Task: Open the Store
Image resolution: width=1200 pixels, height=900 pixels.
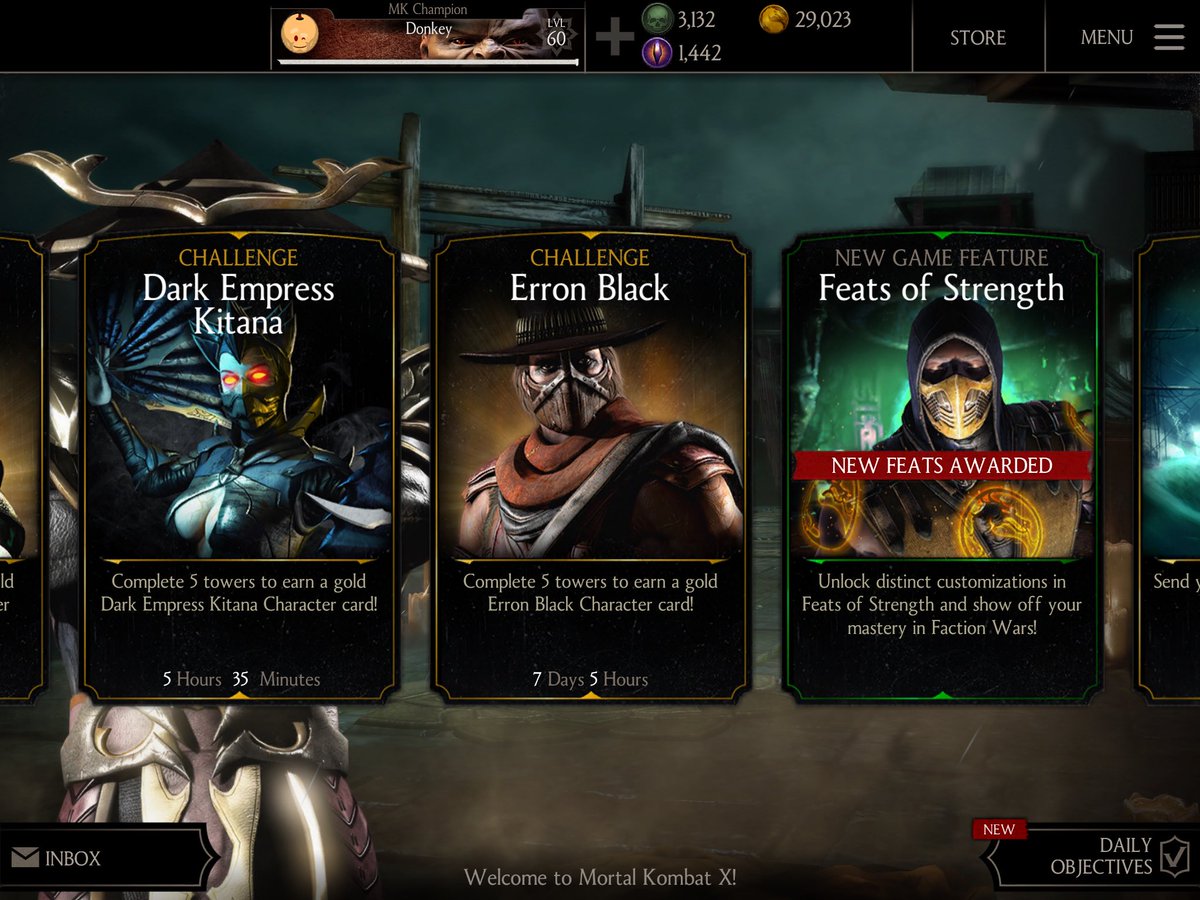Action: point(977,38)
